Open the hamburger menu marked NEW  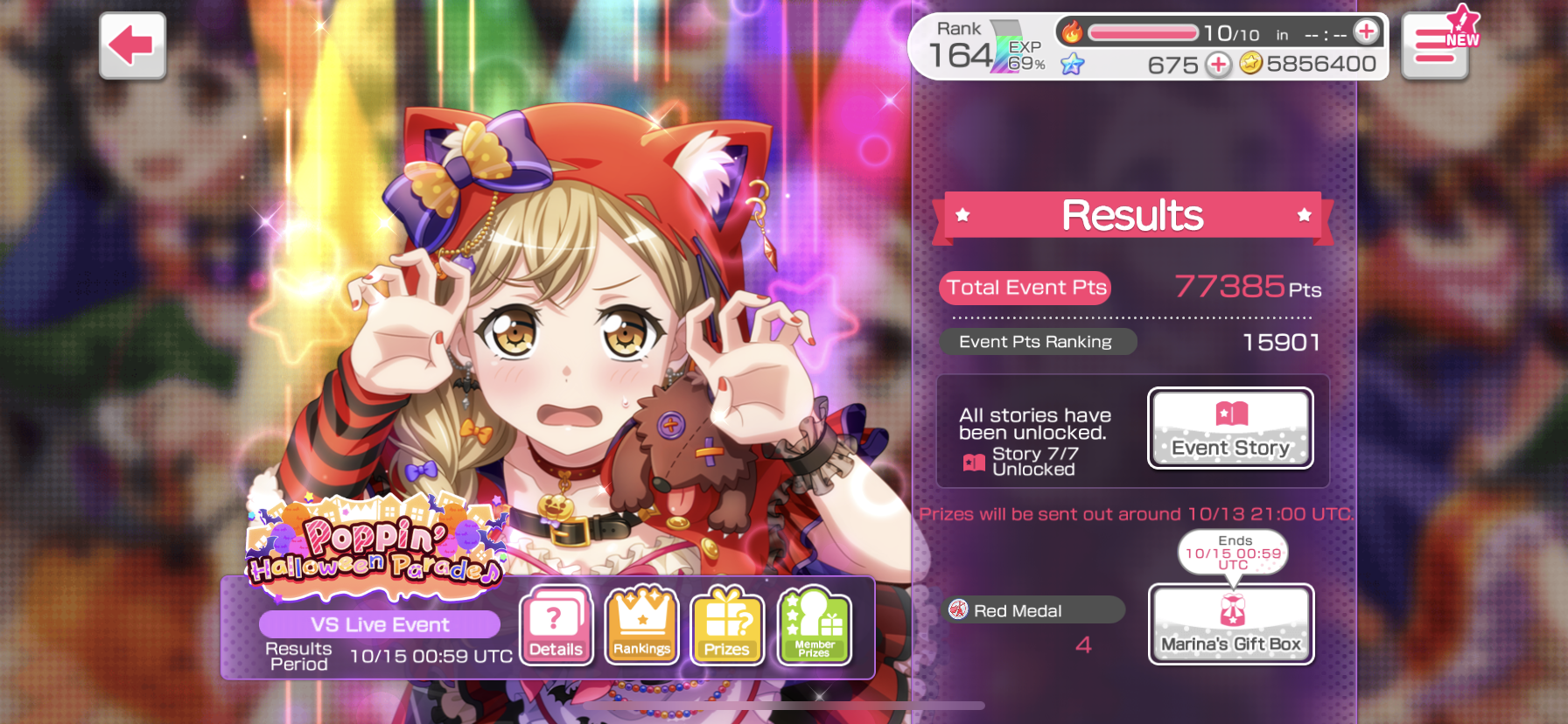1435,46
